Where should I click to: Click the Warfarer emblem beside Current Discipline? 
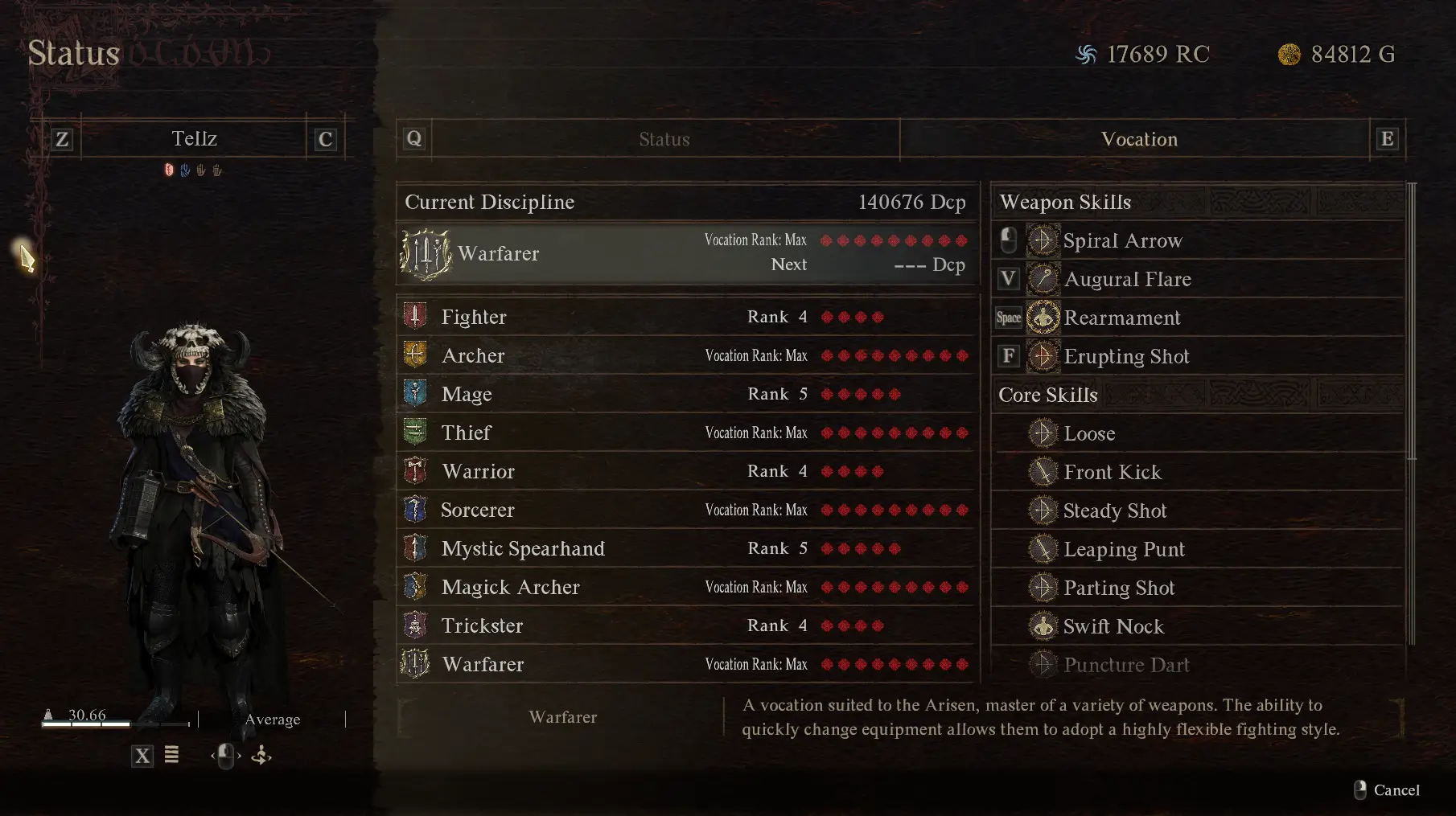[x=426, y=253]
